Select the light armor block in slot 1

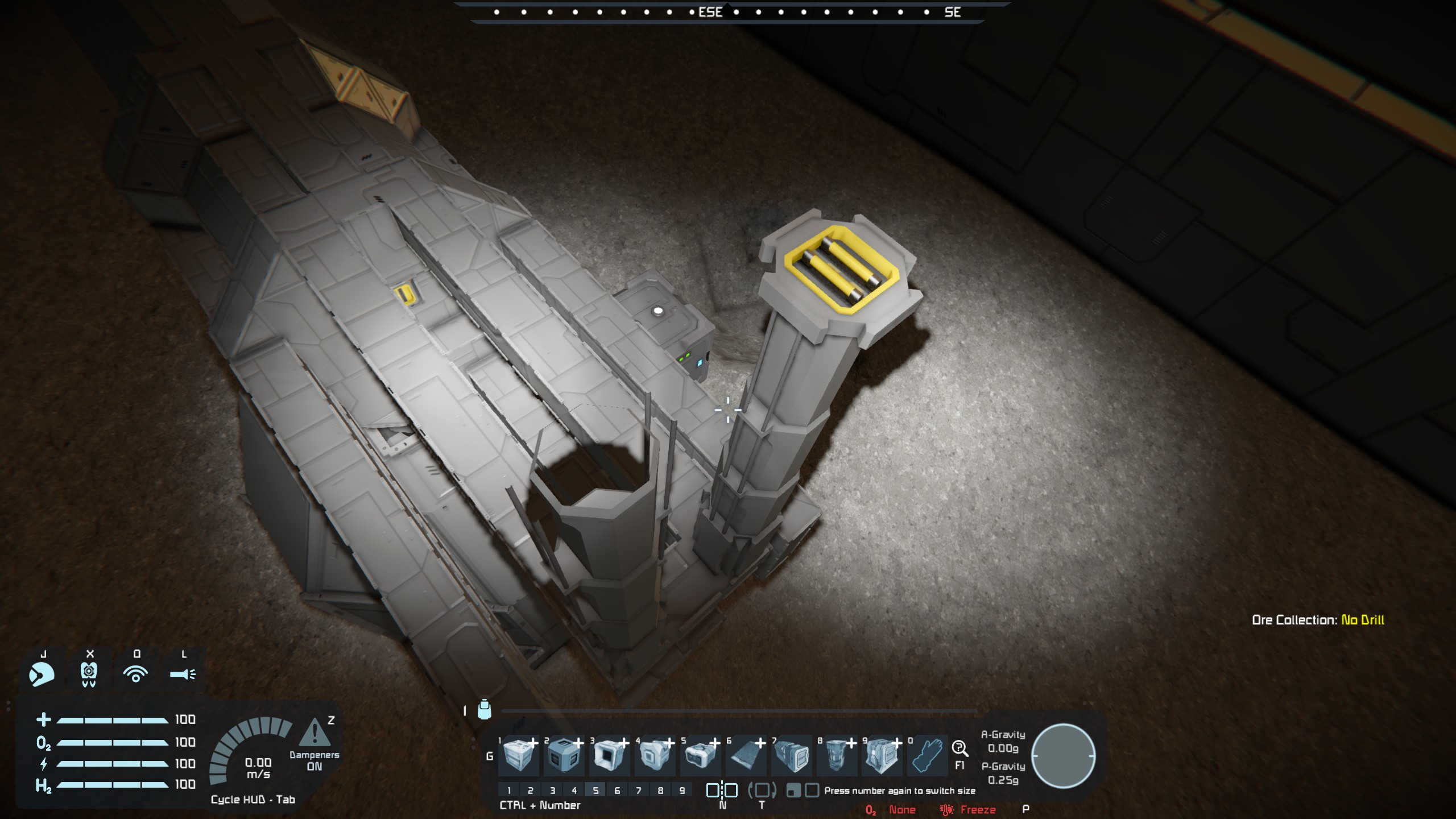tap(518, 756)
